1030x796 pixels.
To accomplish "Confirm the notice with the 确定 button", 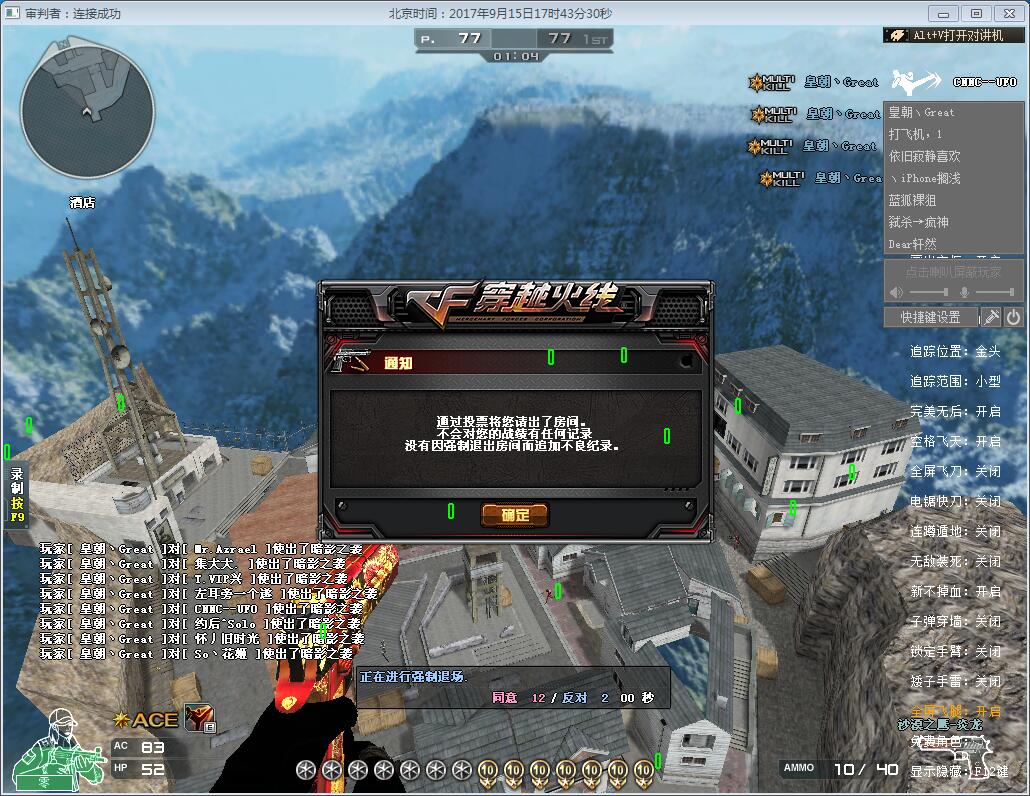I will click(515, 515).
